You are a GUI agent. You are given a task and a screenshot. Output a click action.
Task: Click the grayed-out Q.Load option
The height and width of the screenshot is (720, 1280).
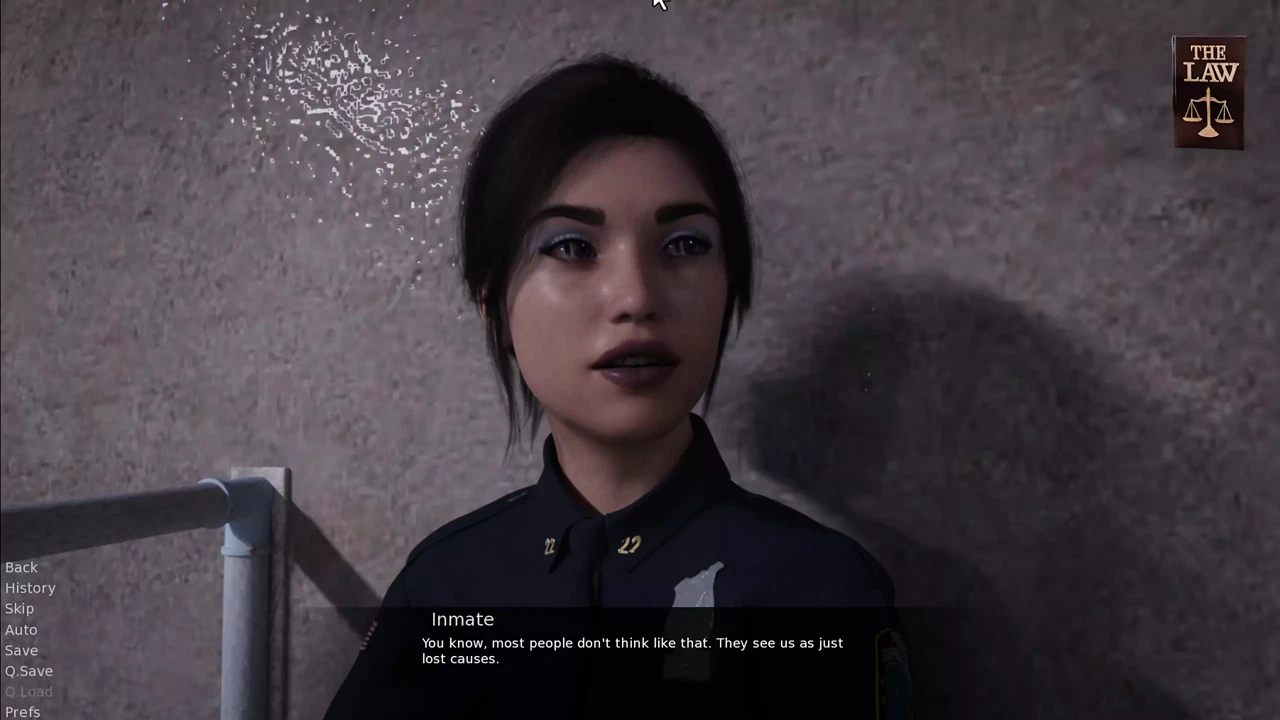point(28,691)
